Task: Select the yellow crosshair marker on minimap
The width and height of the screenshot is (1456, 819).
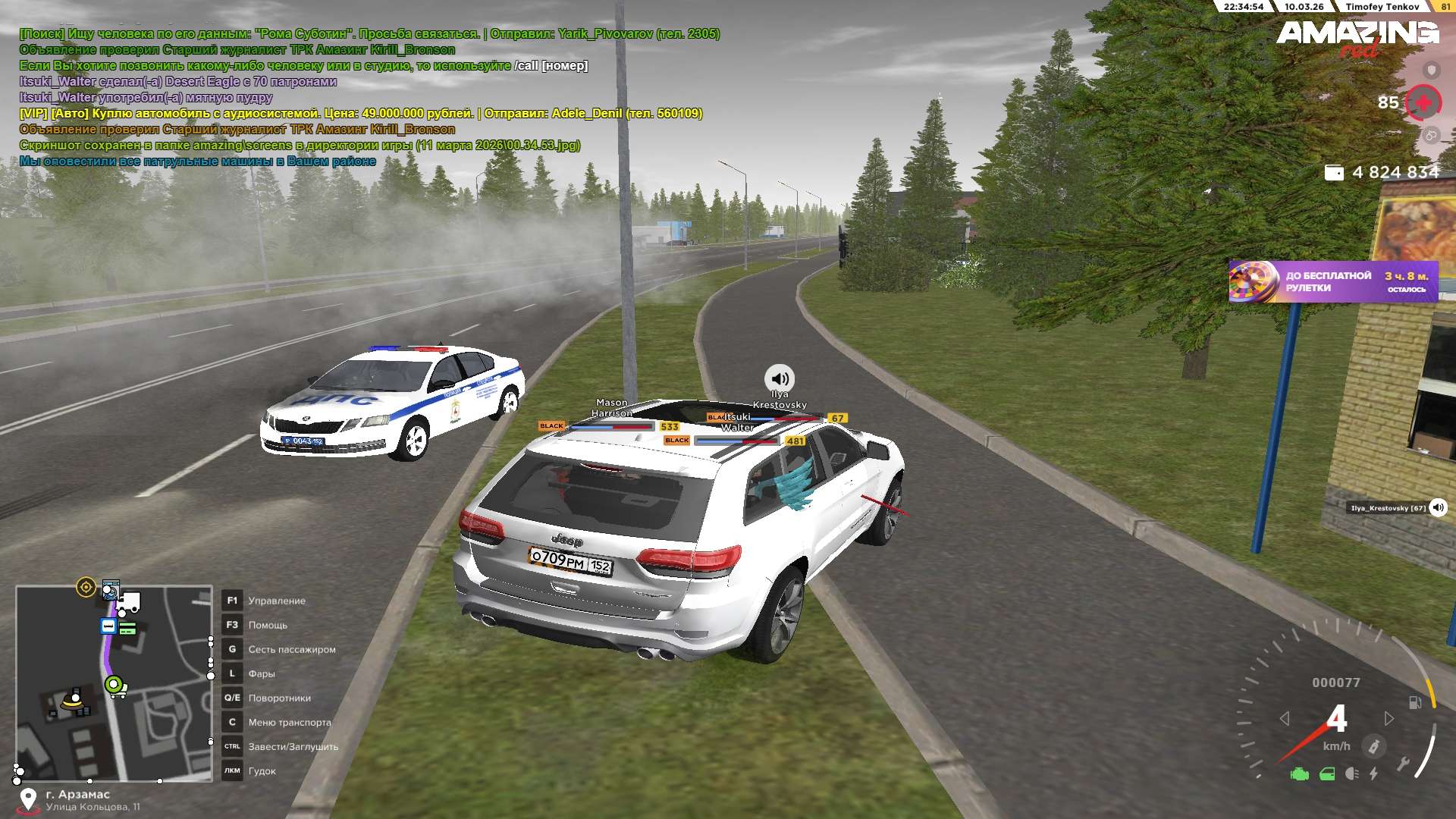Action: 86,587
